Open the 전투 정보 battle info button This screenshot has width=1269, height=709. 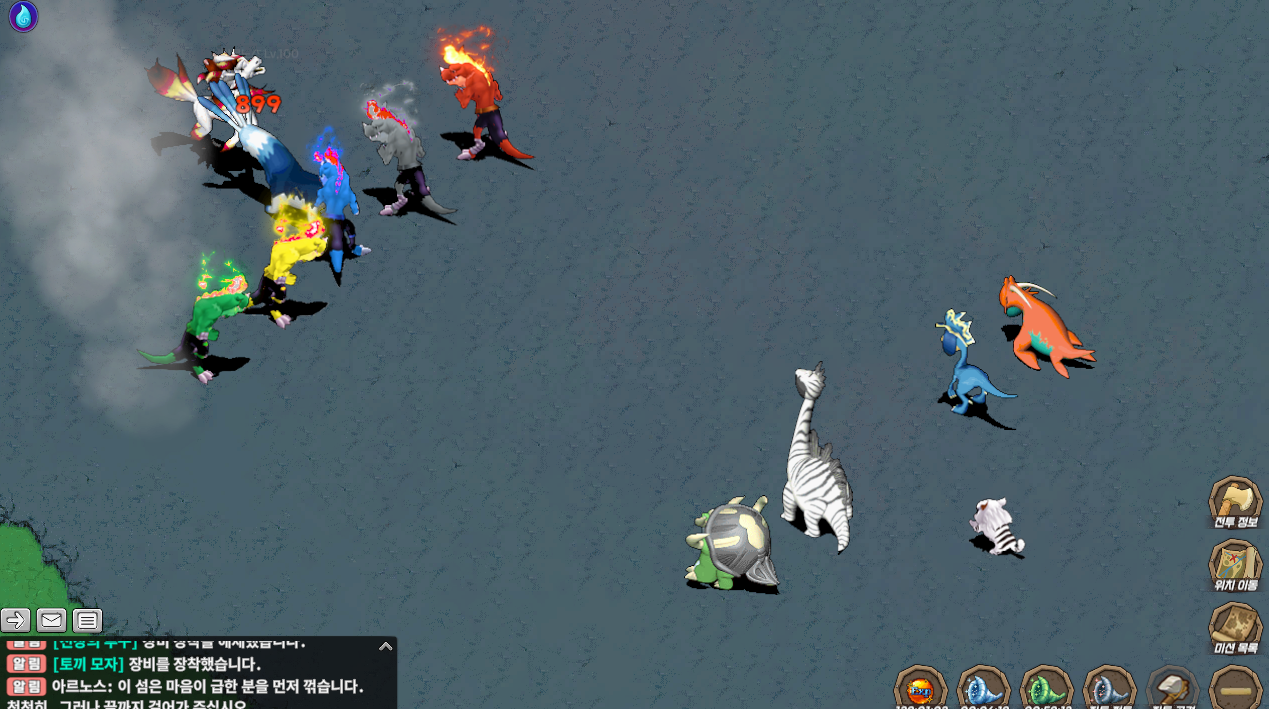(1235, 500)
